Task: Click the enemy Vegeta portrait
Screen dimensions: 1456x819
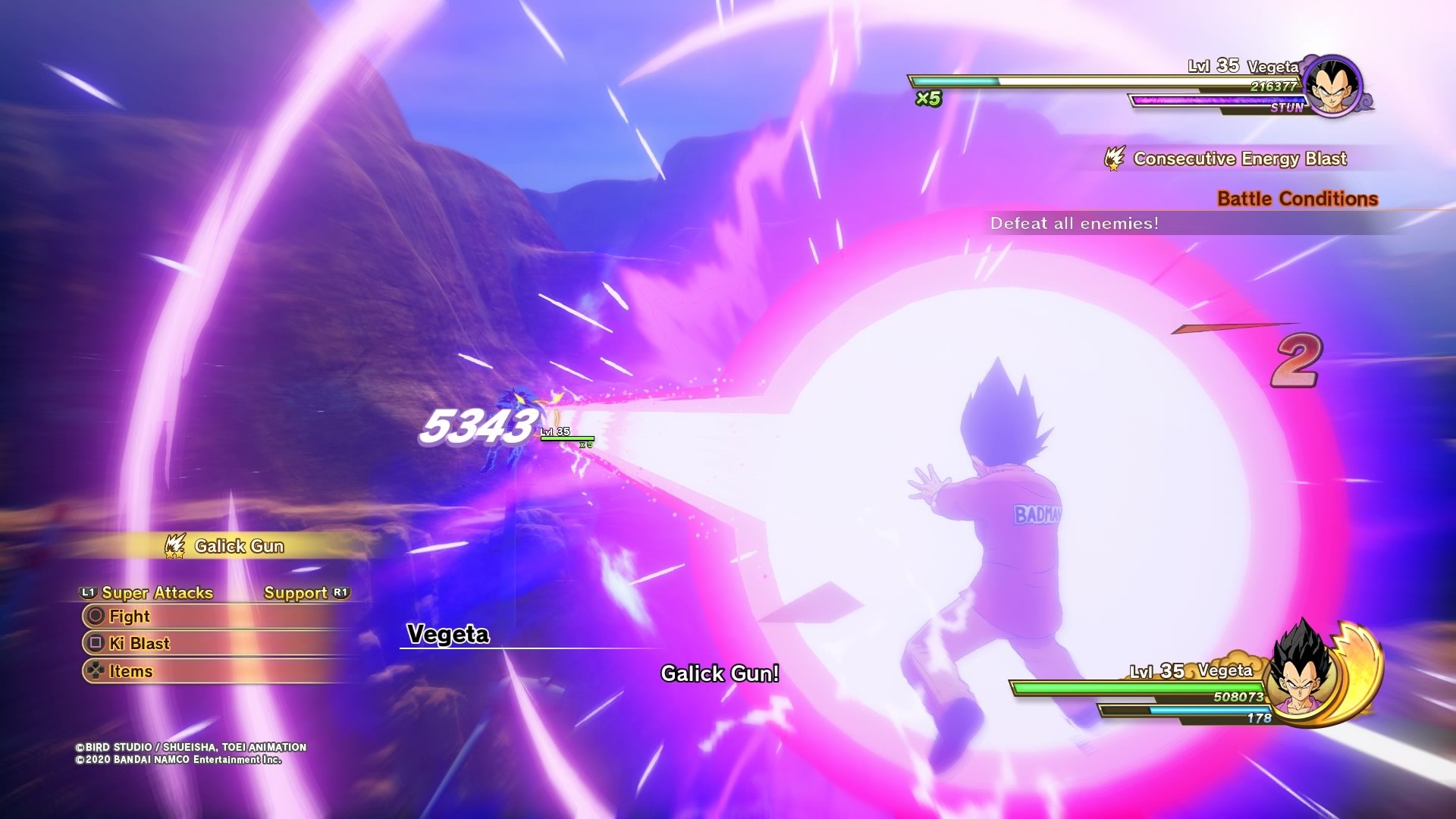Action: 1332,86
